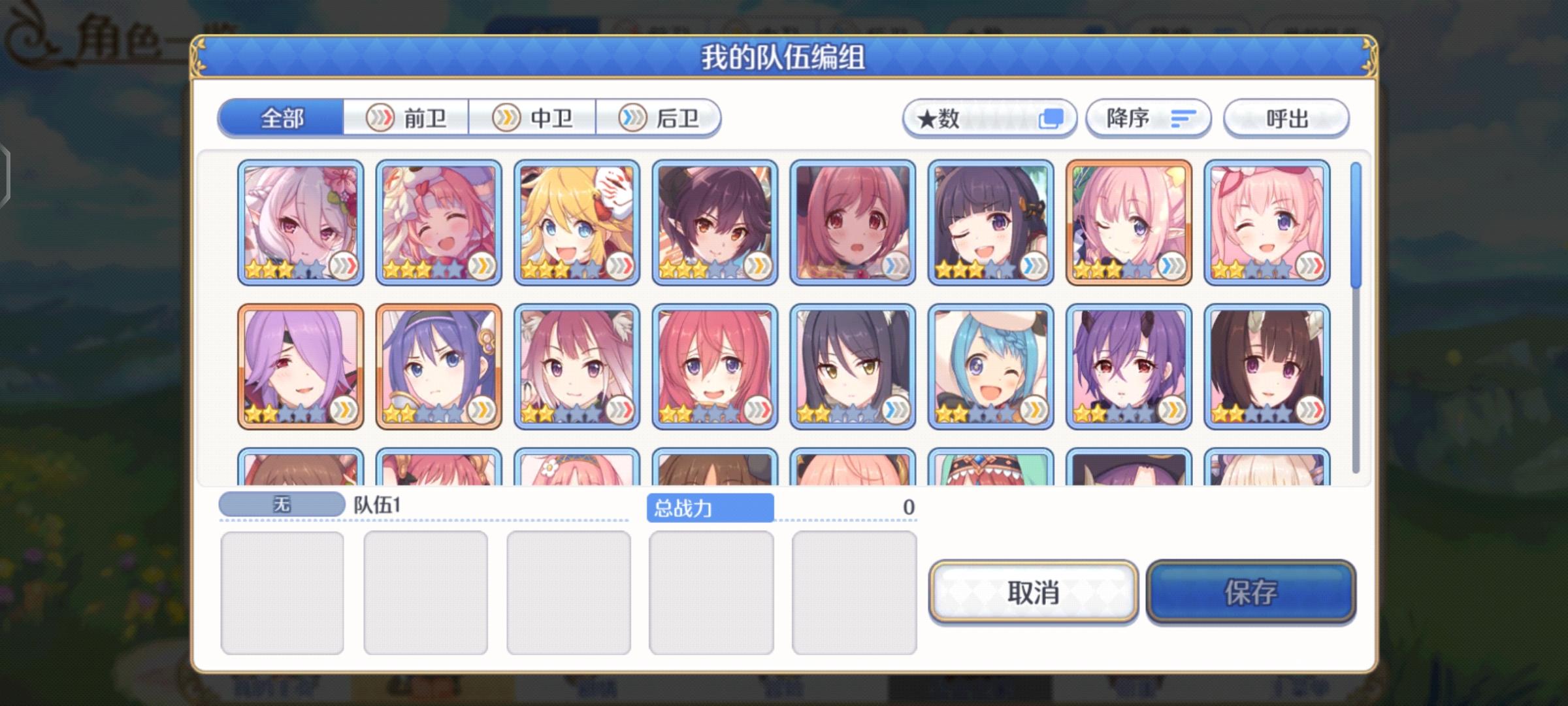This screenshot has height=706, width=1568.
Task: Click the 呼出 call-out button
Action: 1285,118
